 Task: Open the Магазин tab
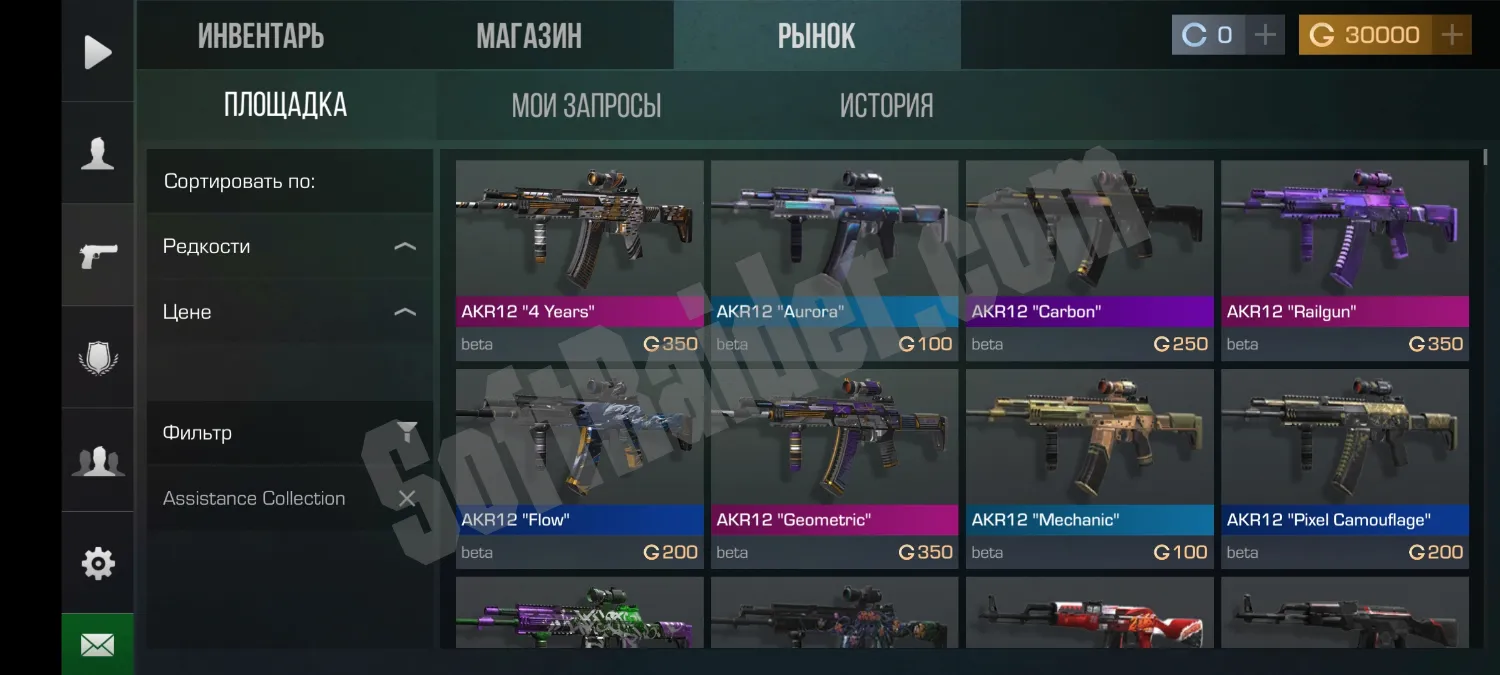coord(529,36)
